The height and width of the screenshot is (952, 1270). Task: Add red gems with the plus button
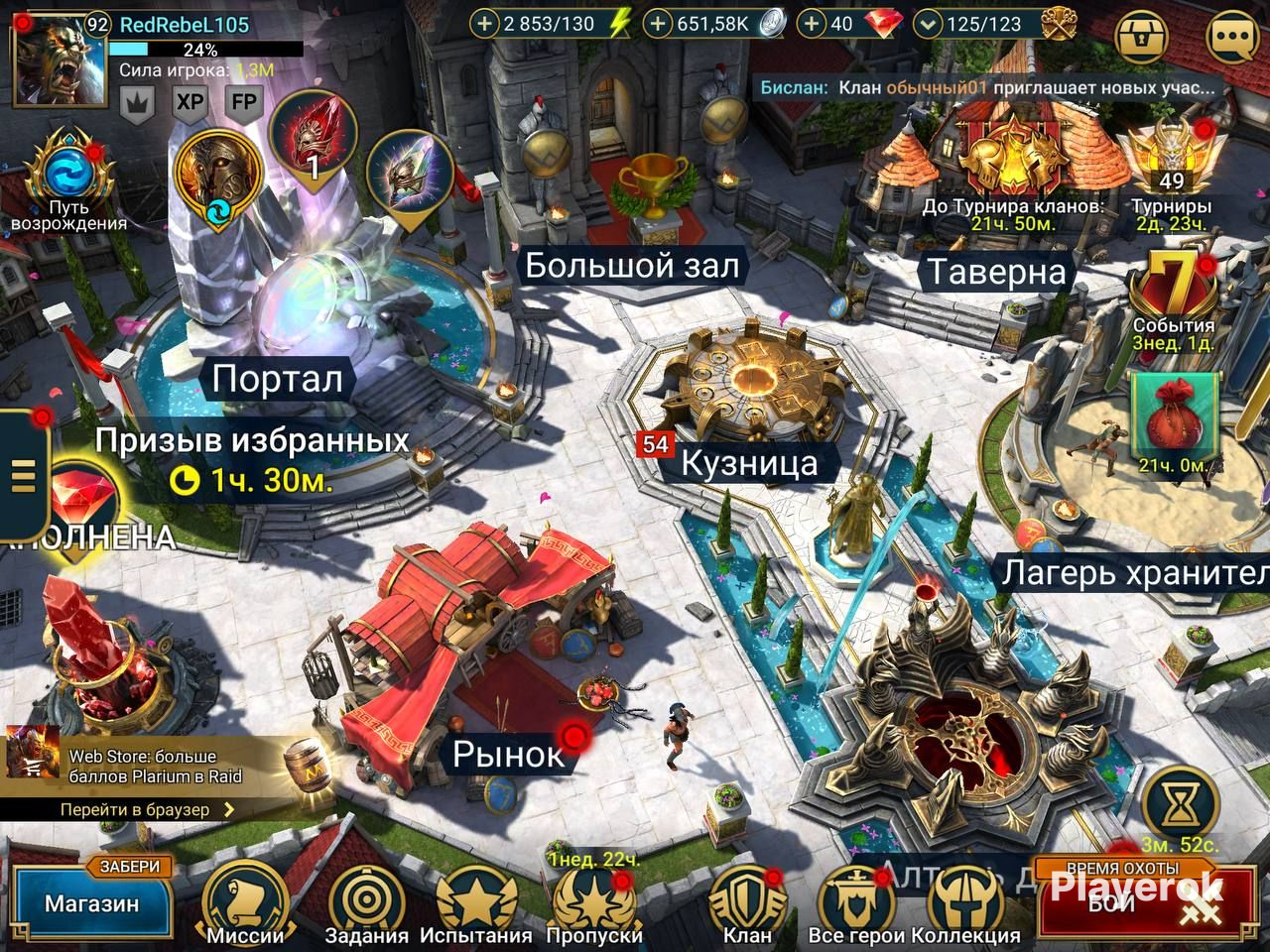click(x=813, y=24)
